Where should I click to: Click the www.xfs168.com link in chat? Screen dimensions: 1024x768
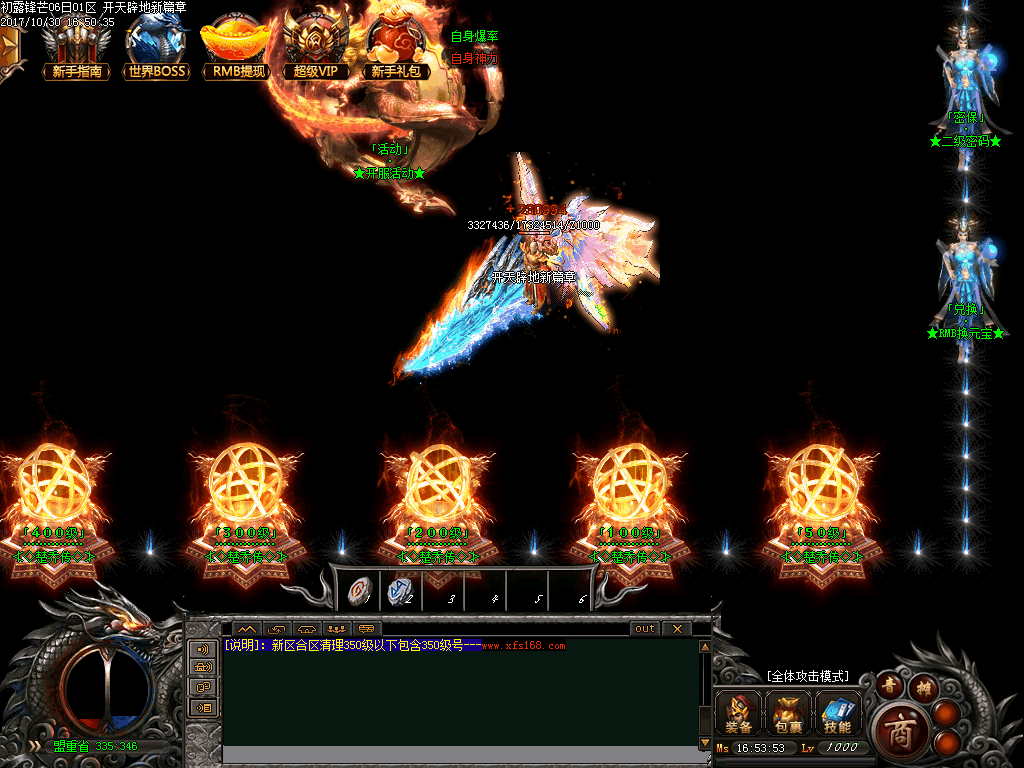click(523, 646)
